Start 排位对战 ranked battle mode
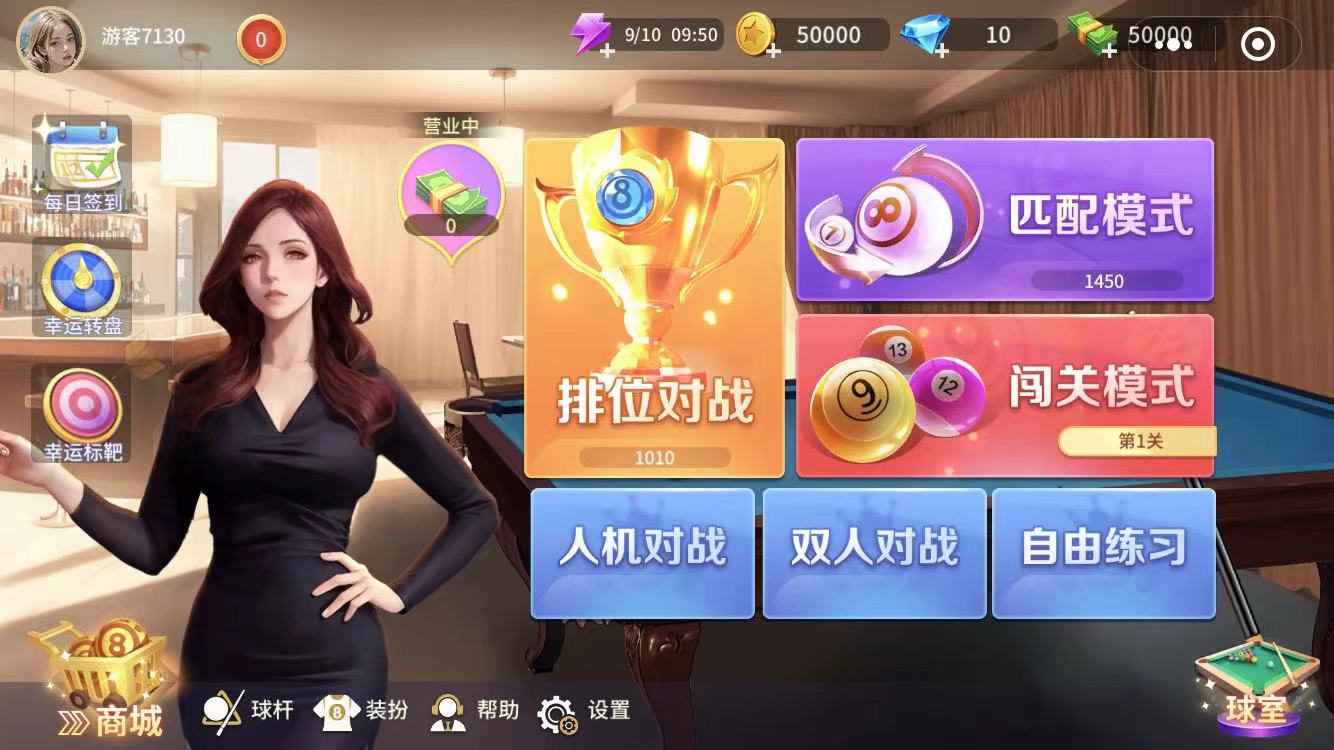 (655, 310)
